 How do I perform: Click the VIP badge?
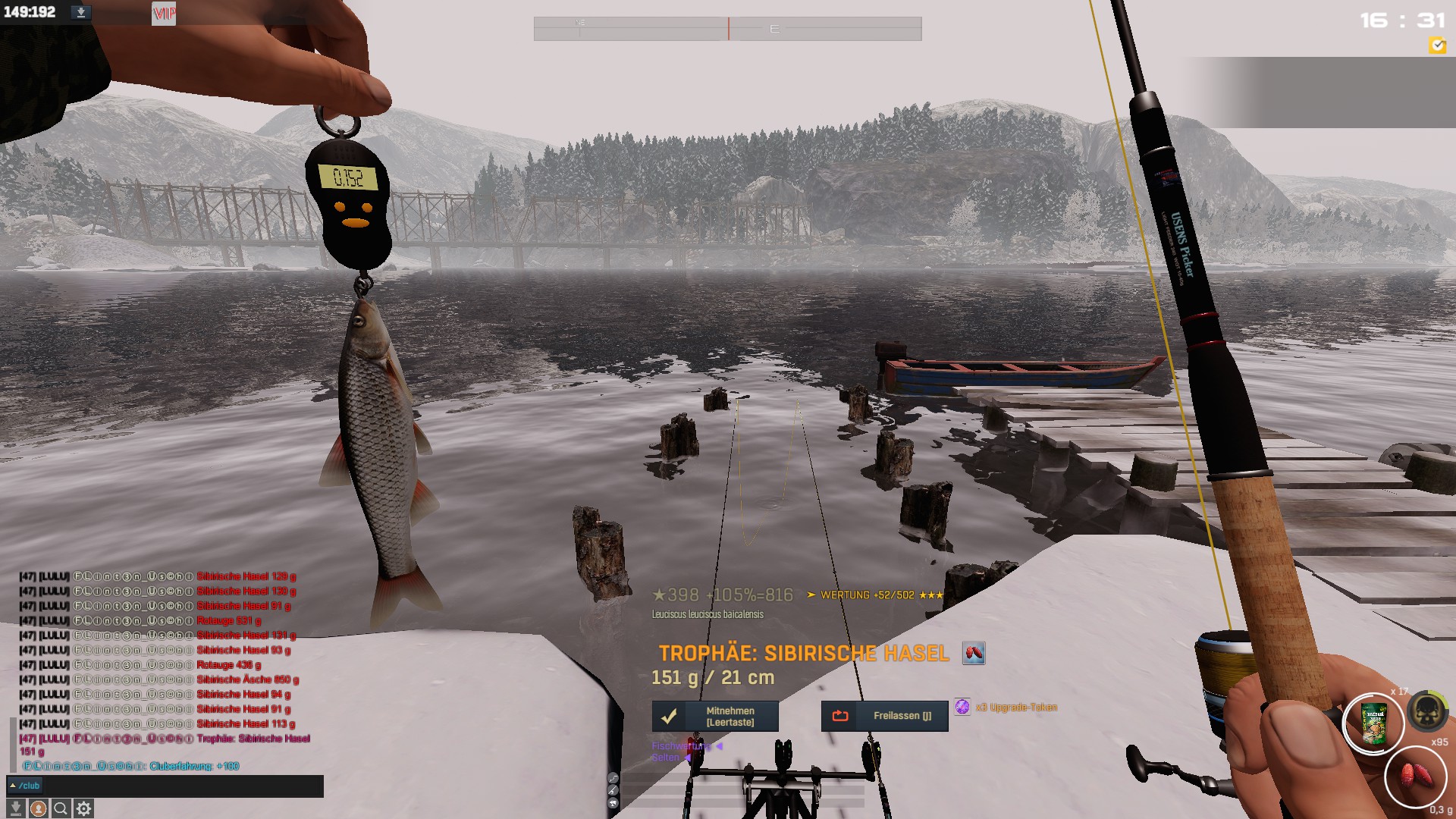point(164,13)
